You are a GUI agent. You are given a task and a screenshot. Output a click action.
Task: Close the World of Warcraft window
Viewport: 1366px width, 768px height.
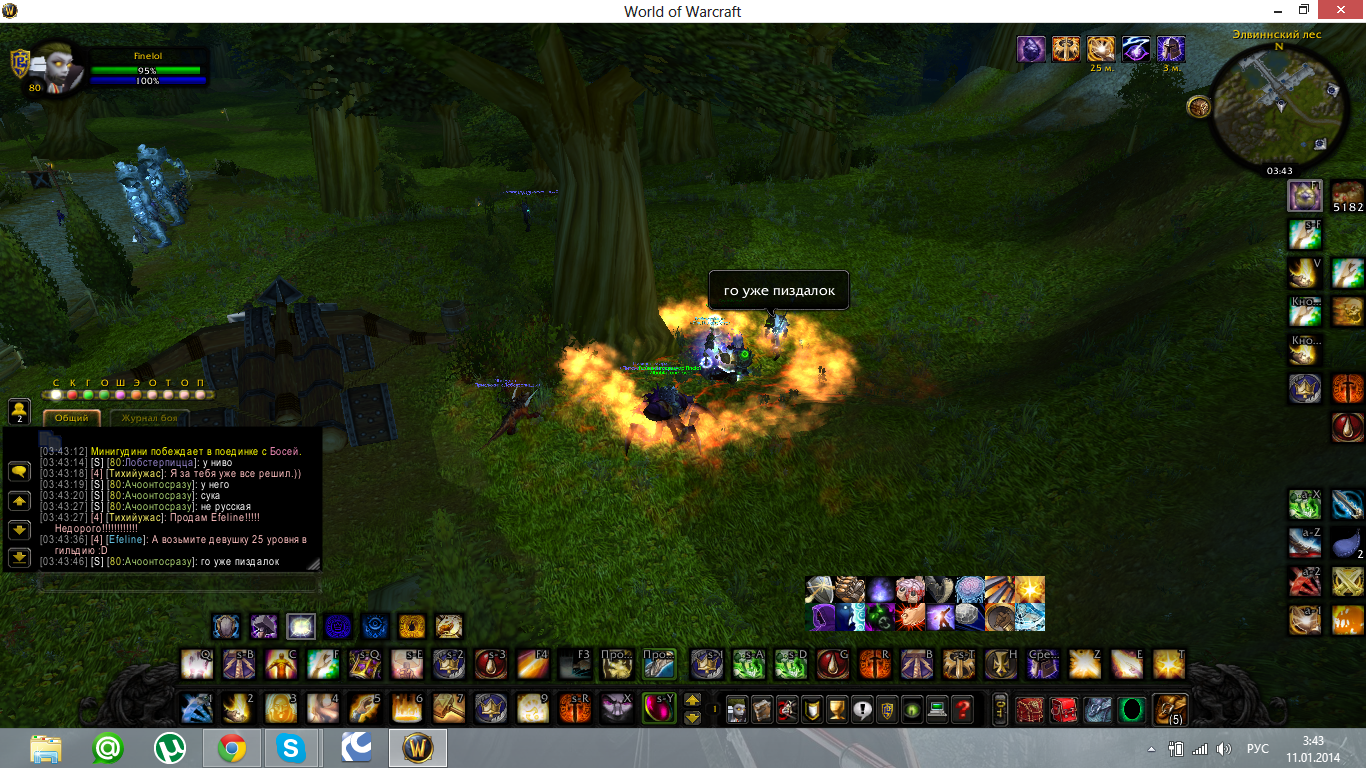[1342, 10]
